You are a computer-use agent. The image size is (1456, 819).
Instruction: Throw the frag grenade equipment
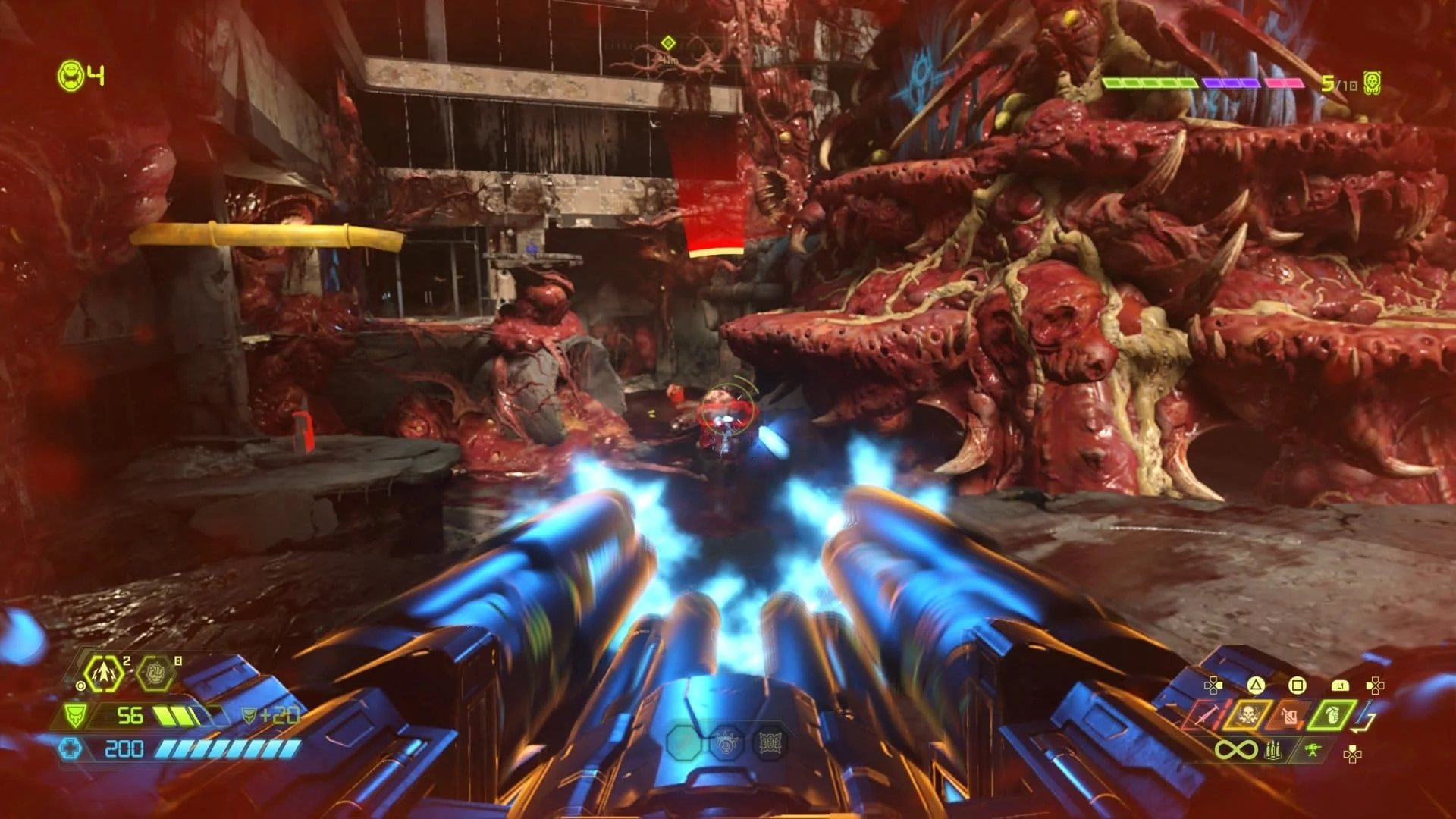point(1332,714)
